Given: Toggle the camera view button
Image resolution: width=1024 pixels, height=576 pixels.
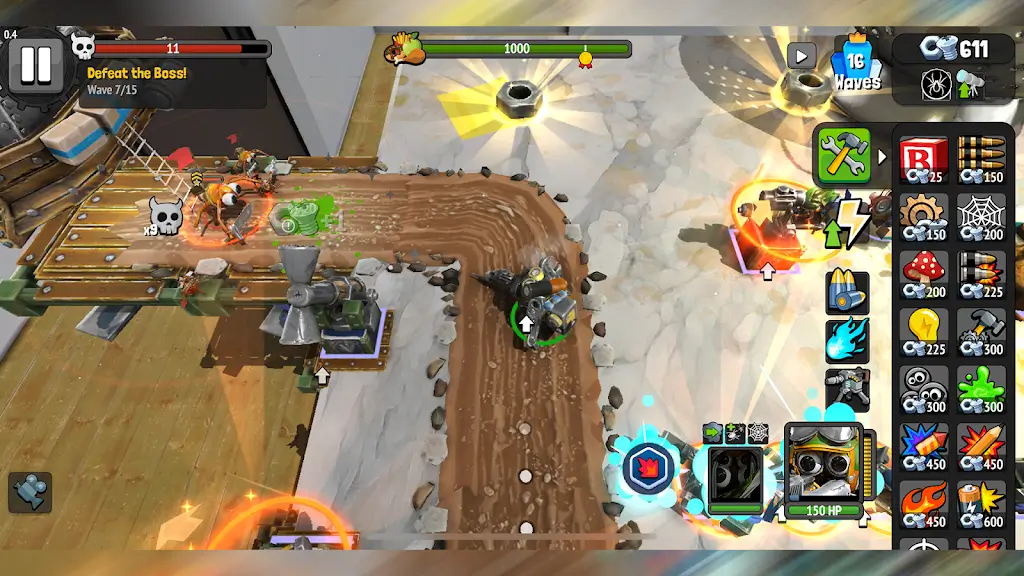Looking at the screenshot, I should [x=30, y=492].
